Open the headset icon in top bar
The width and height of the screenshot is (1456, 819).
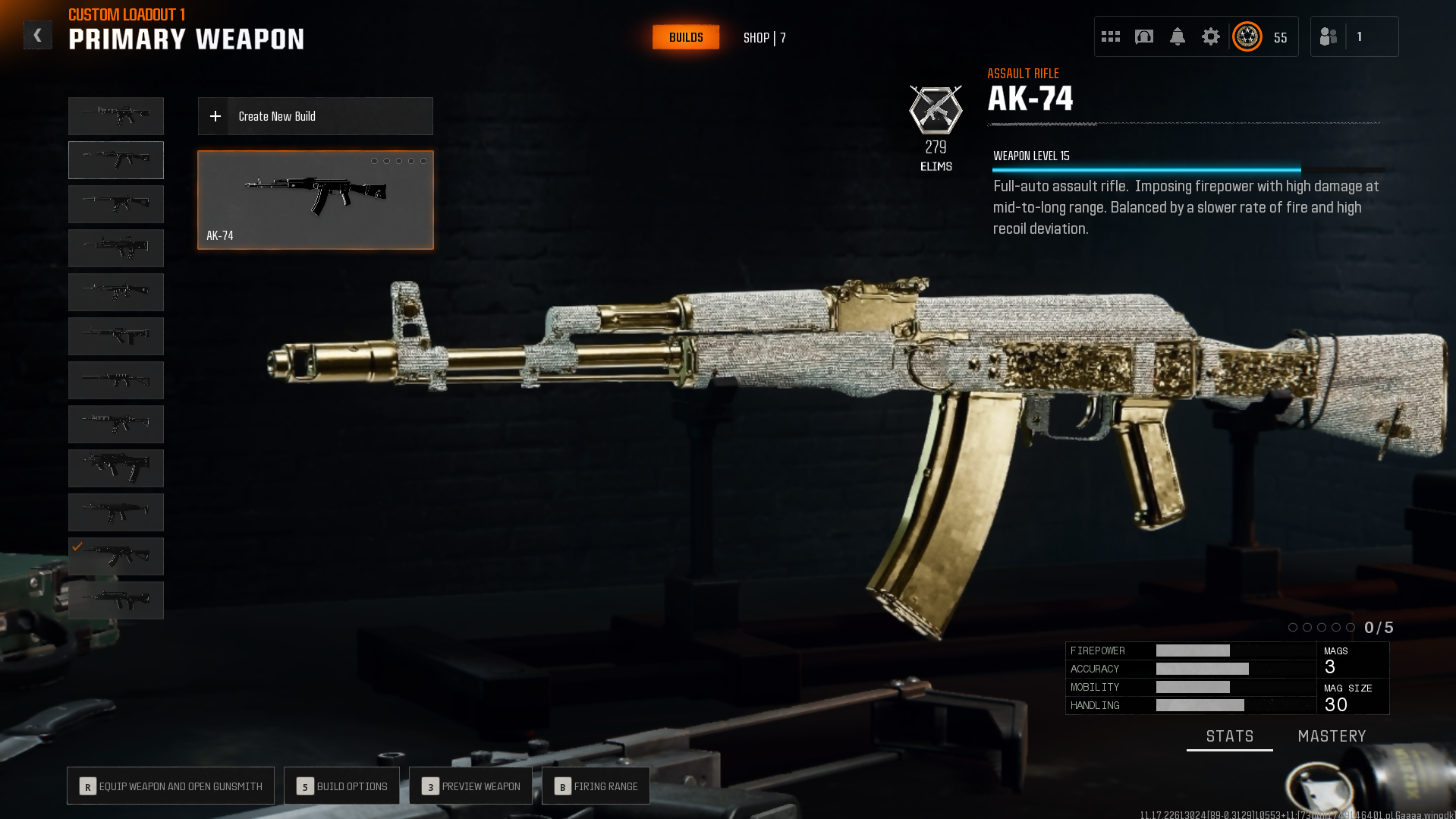click(1144, 36)
